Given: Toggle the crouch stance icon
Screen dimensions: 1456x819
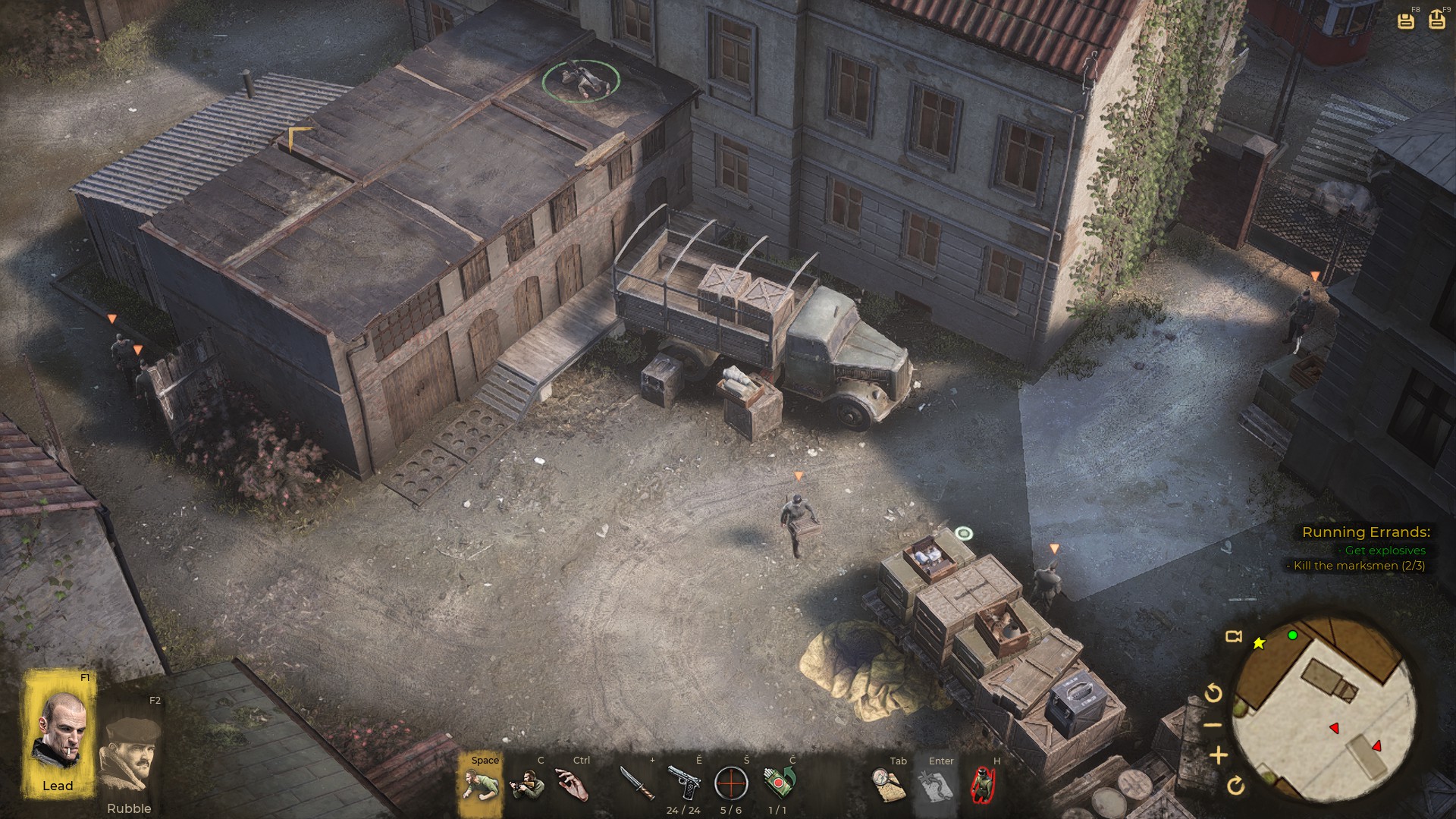Looking at the screenshot, I should tap(479, 783).
